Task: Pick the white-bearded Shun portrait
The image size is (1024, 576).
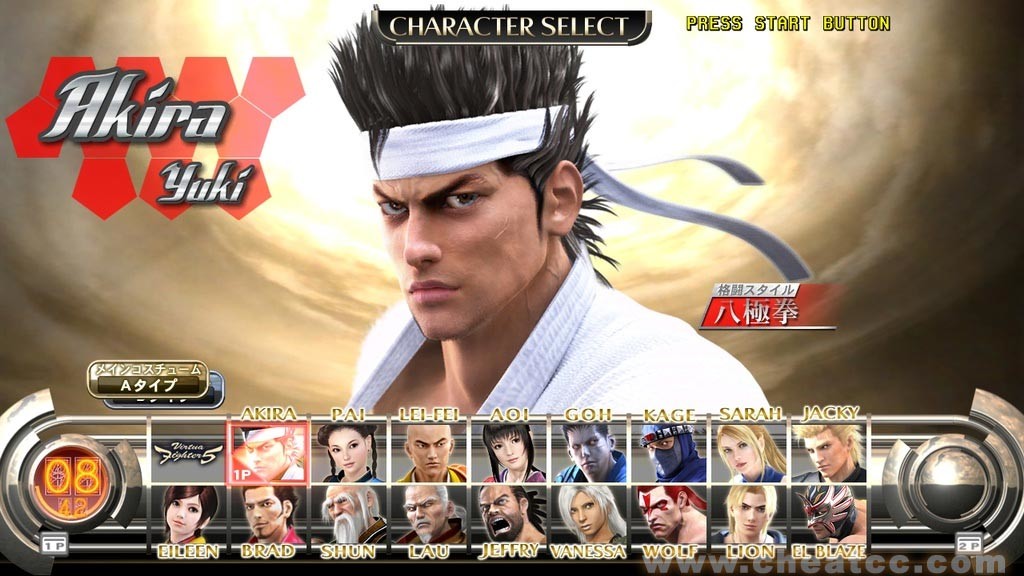Action: pyautogui.click(x=349, y=514)
